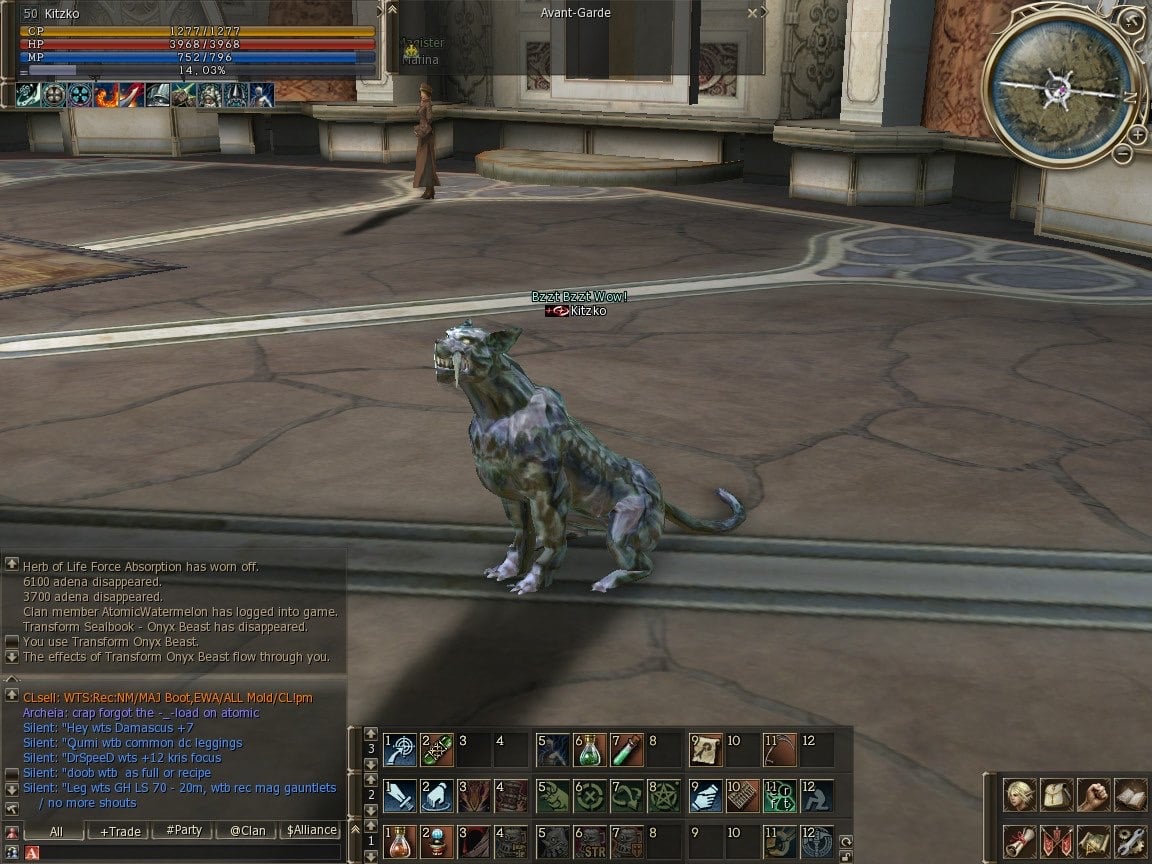This screenshot has height=864, width=1152.
Task: Show the $Alliance chat tab
Action: point(311,831)
